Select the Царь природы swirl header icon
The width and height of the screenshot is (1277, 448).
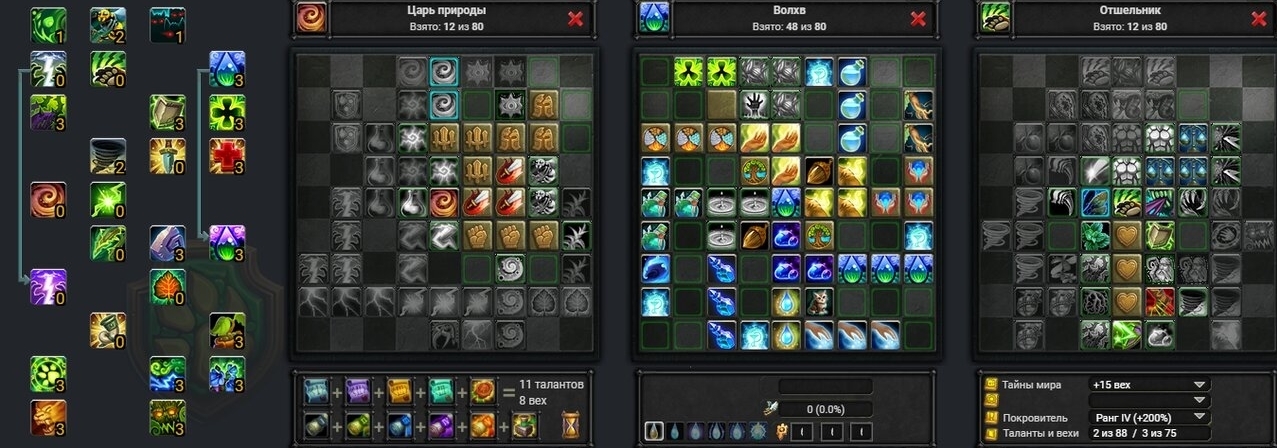311,18
